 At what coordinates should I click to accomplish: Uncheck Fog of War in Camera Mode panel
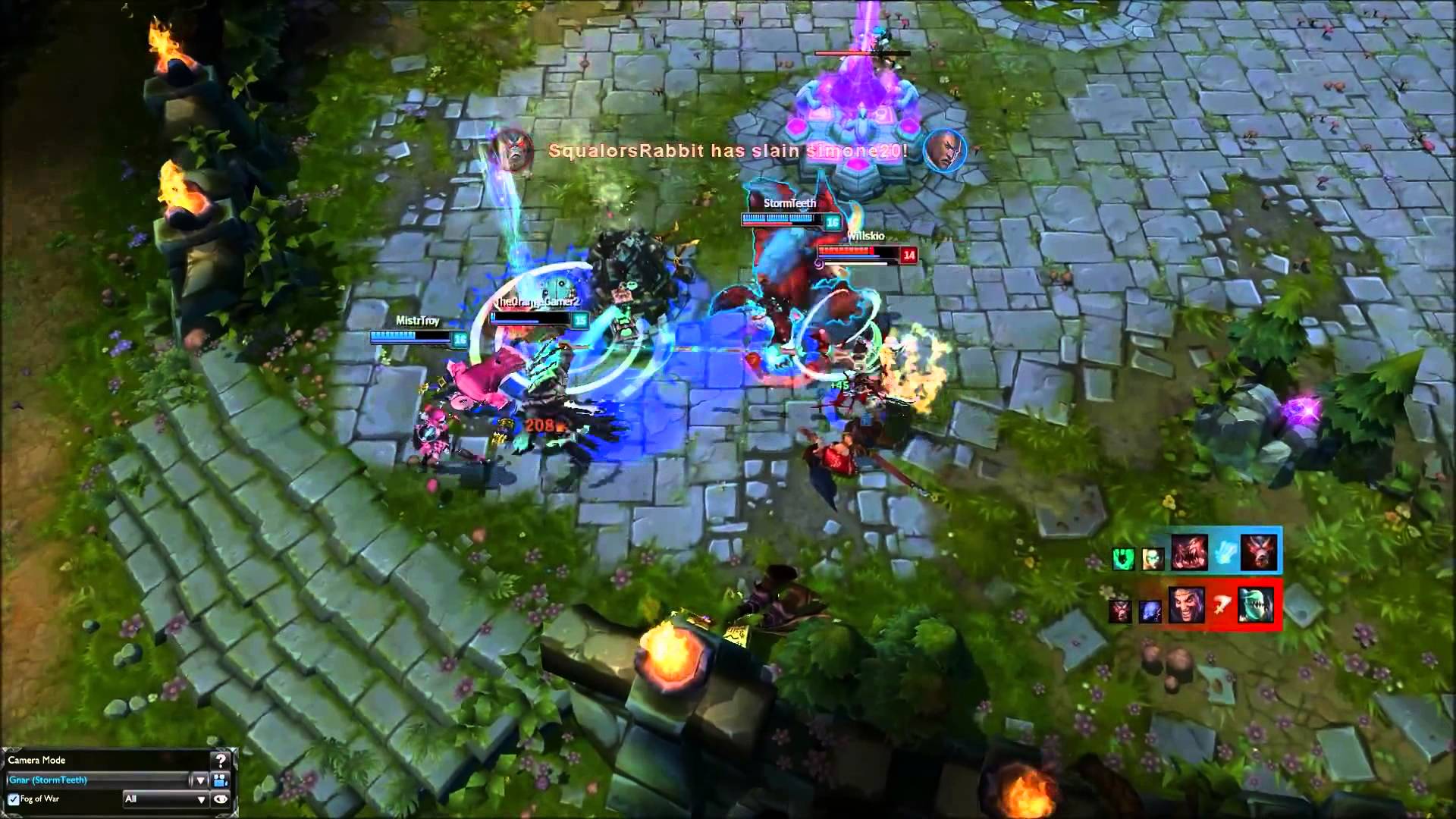[x=13, y=799]
